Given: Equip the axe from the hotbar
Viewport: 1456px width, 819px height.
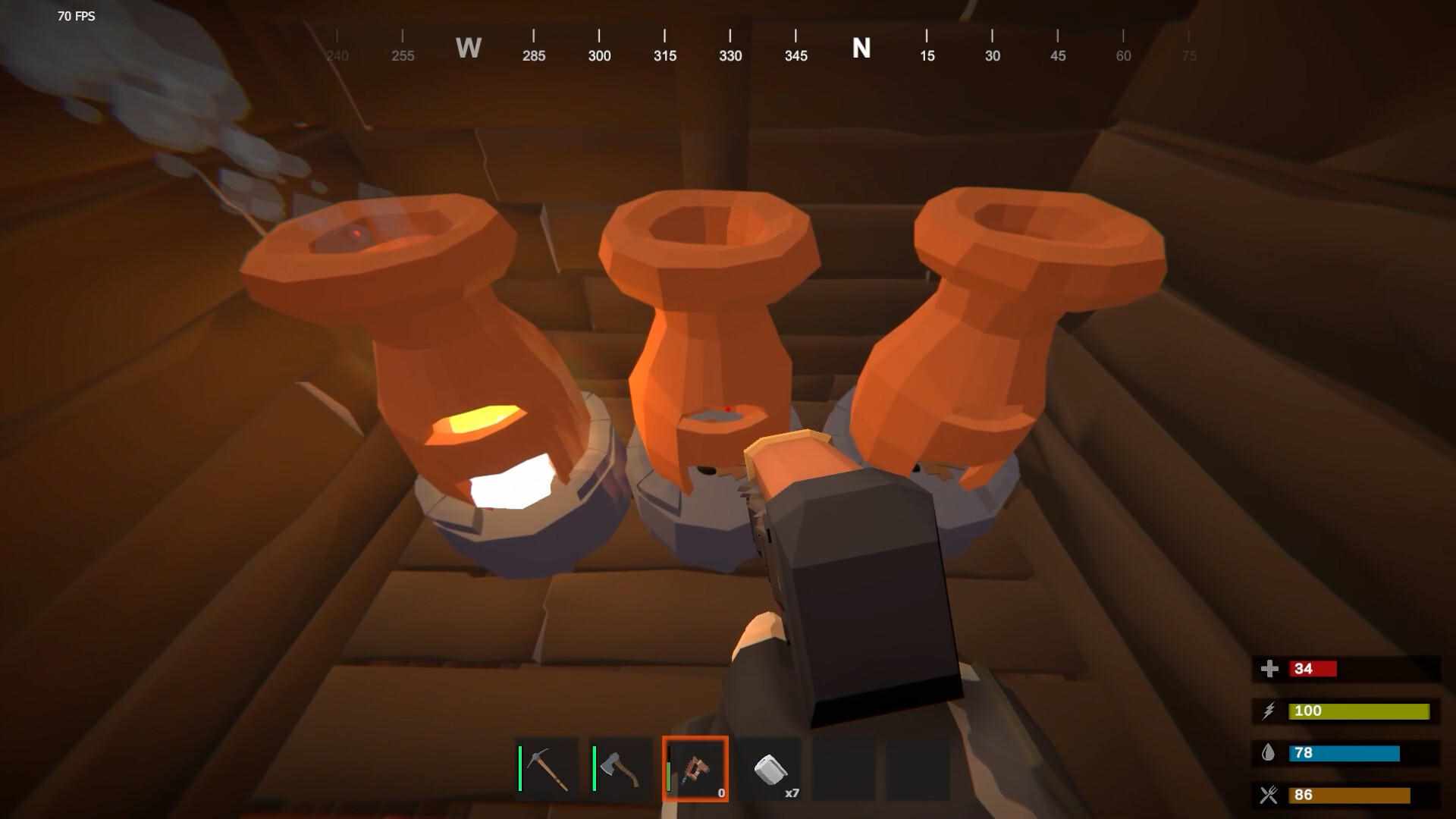Looking at the screenshot, I should pos(621,769).
